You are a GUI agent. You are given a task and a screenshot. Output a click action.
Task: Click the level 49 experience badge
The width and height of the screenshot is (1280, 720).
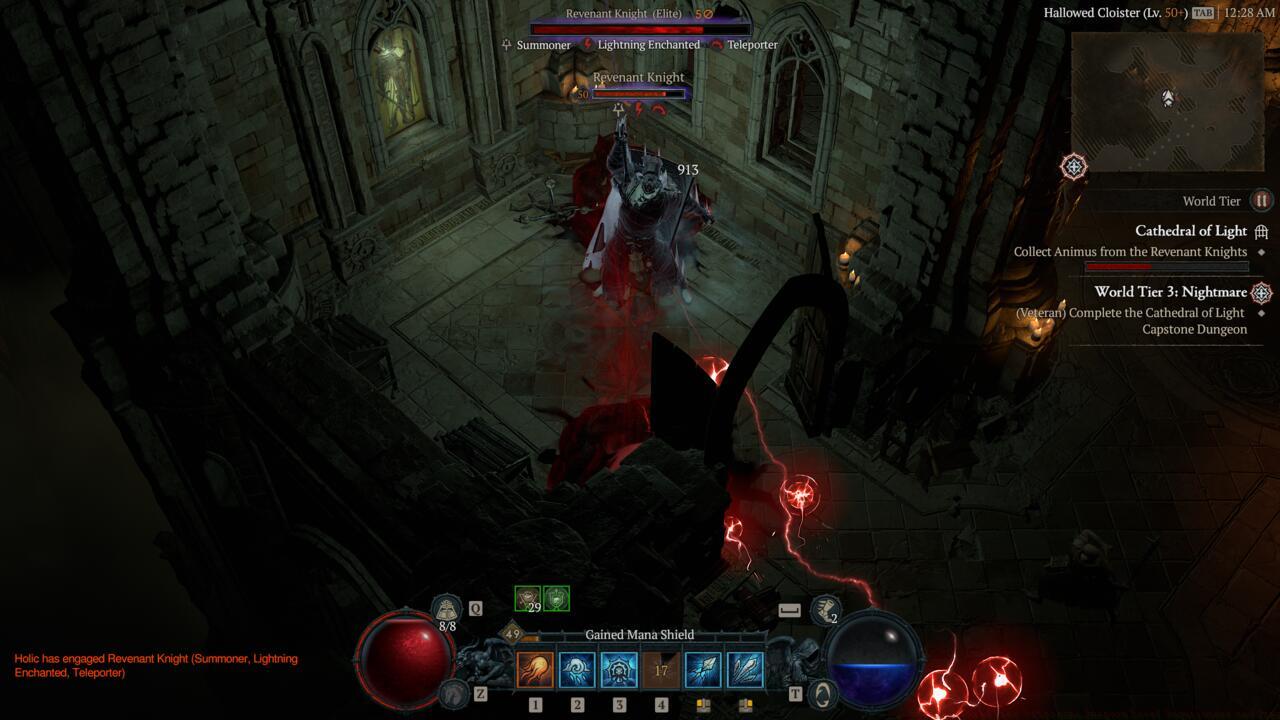(x=510, y=634)
